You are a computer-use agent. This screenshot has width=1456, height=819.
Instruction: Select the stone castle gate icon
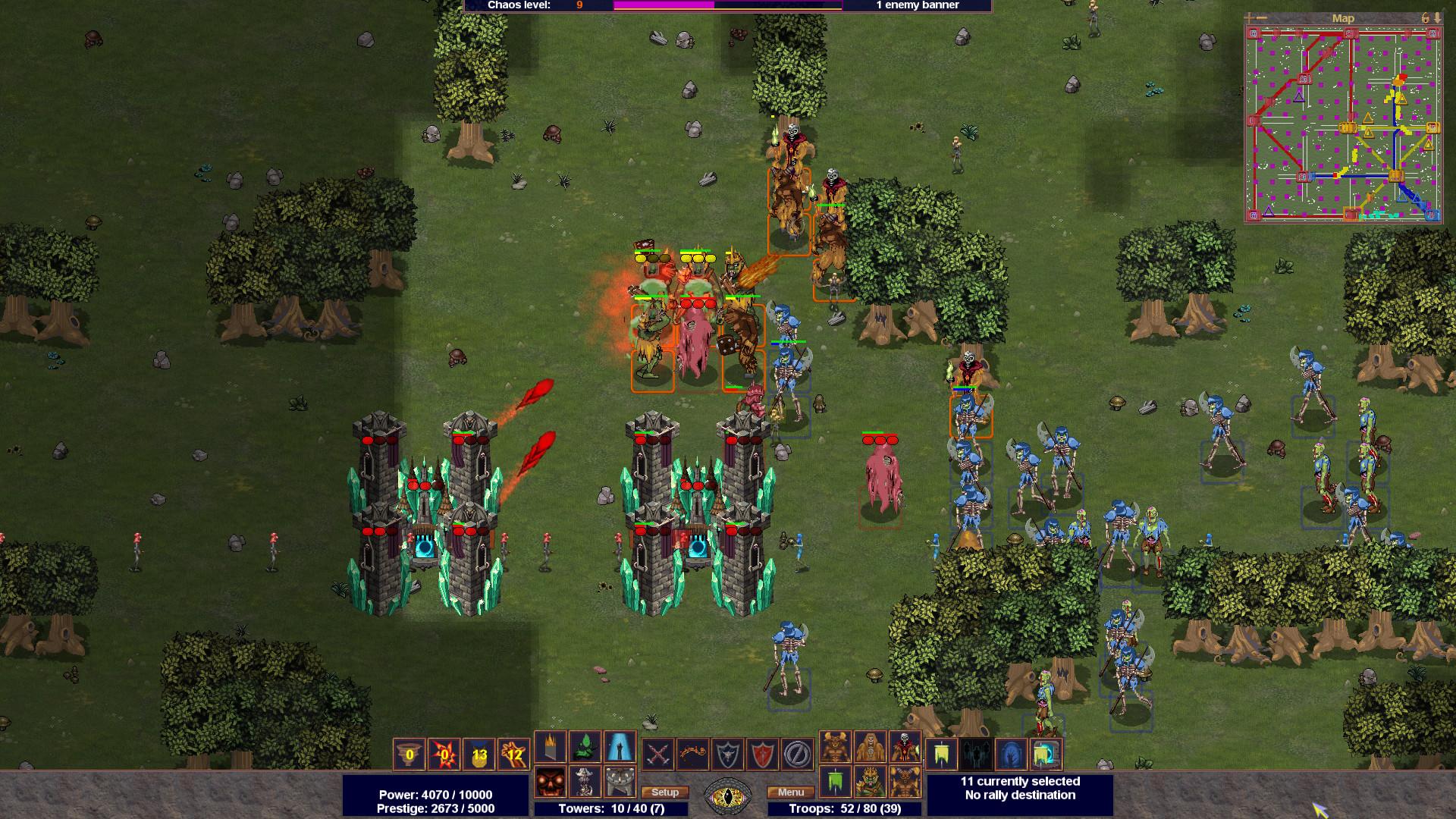(x=620, y=782)
